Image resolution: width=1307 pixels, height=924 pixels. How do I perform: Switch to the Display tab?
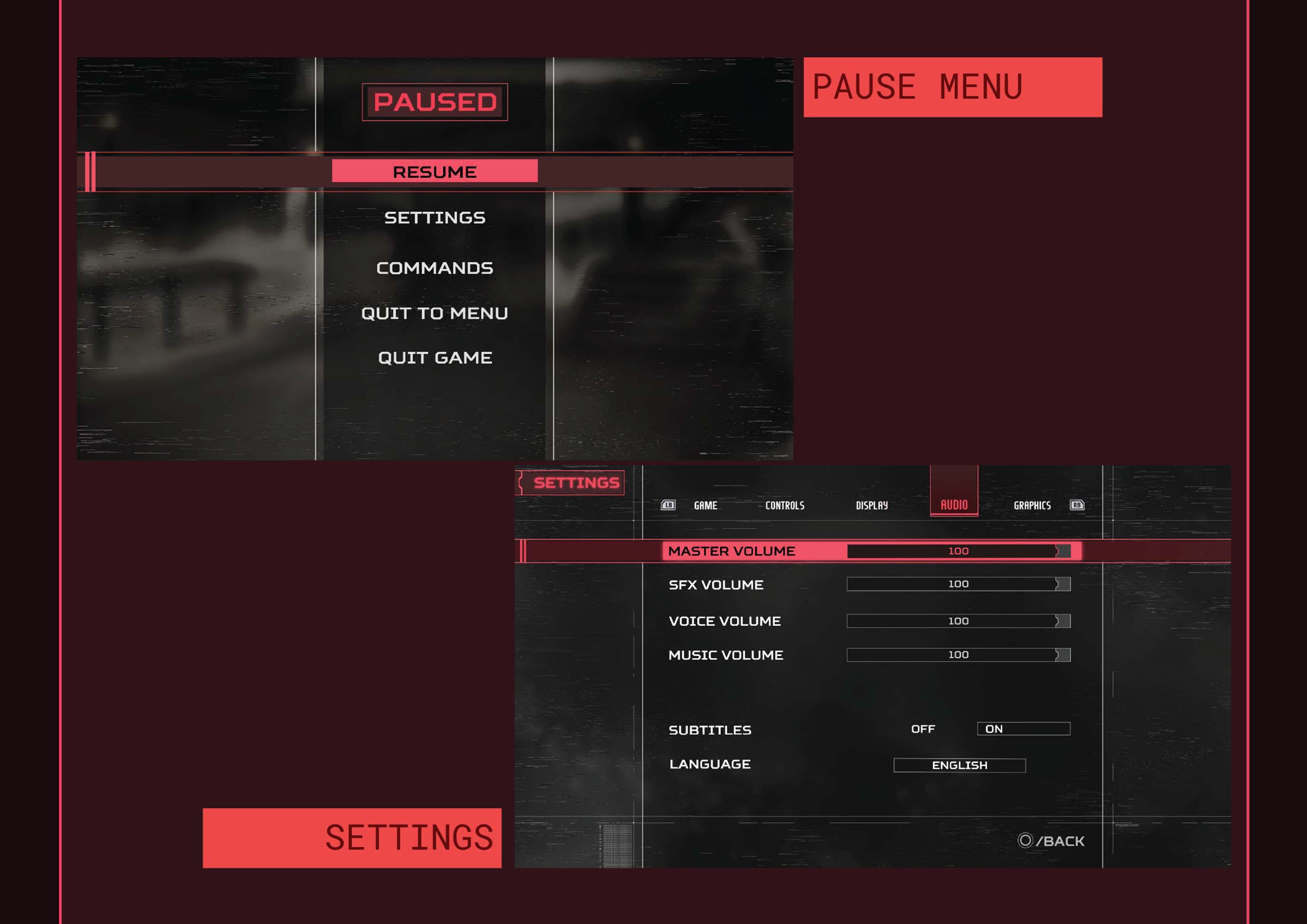click(872, 505)
